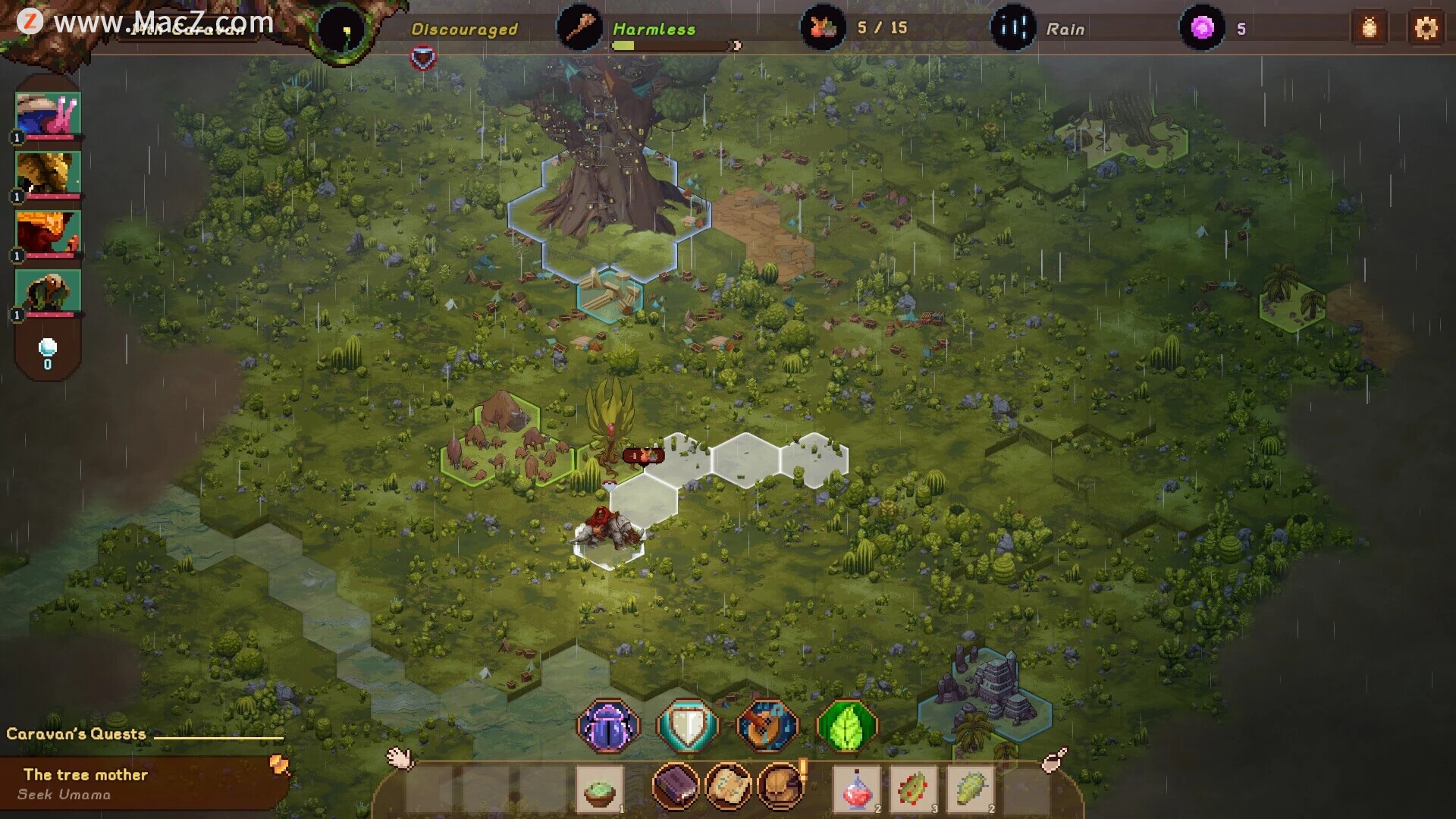The height and width of the screenshot is (819, 1456).
Task: Select the golden-maned creature portrait
Action: pos(49,173)
